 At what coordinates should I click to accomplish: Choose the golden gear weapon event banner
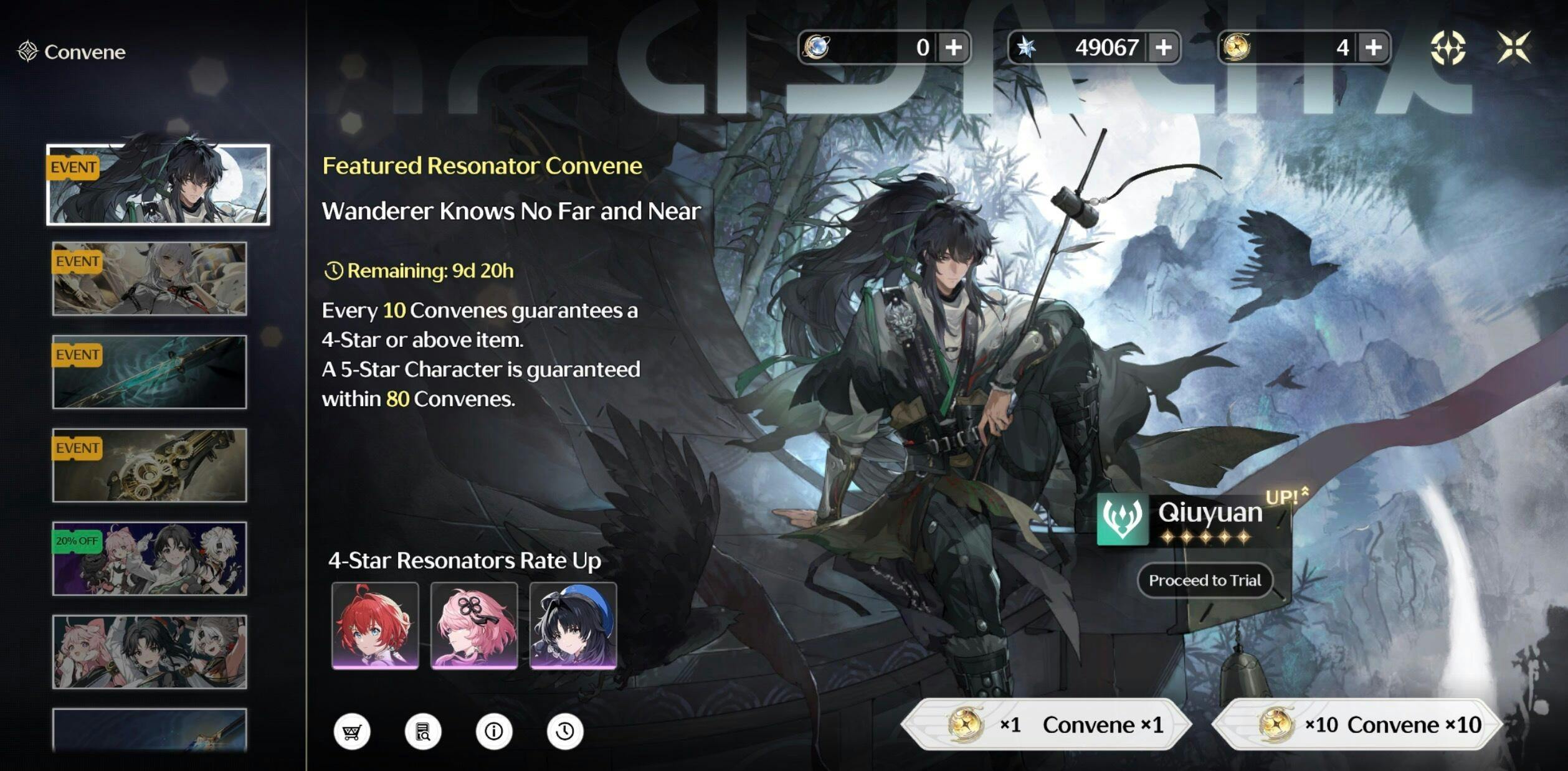coord(150,465)
